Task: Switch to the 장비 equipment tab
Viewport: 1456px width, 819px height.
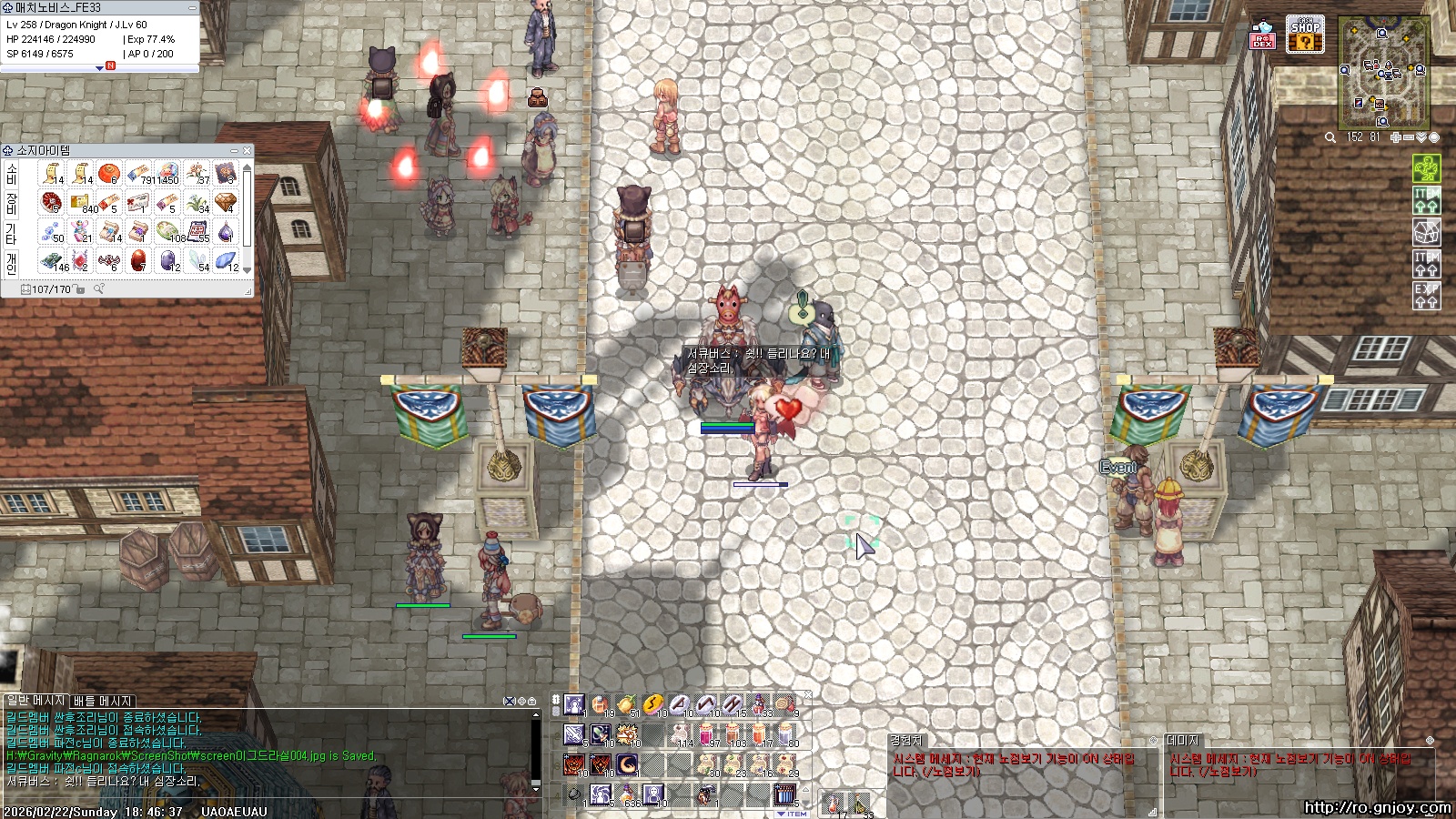Action: tap(12, 202)
